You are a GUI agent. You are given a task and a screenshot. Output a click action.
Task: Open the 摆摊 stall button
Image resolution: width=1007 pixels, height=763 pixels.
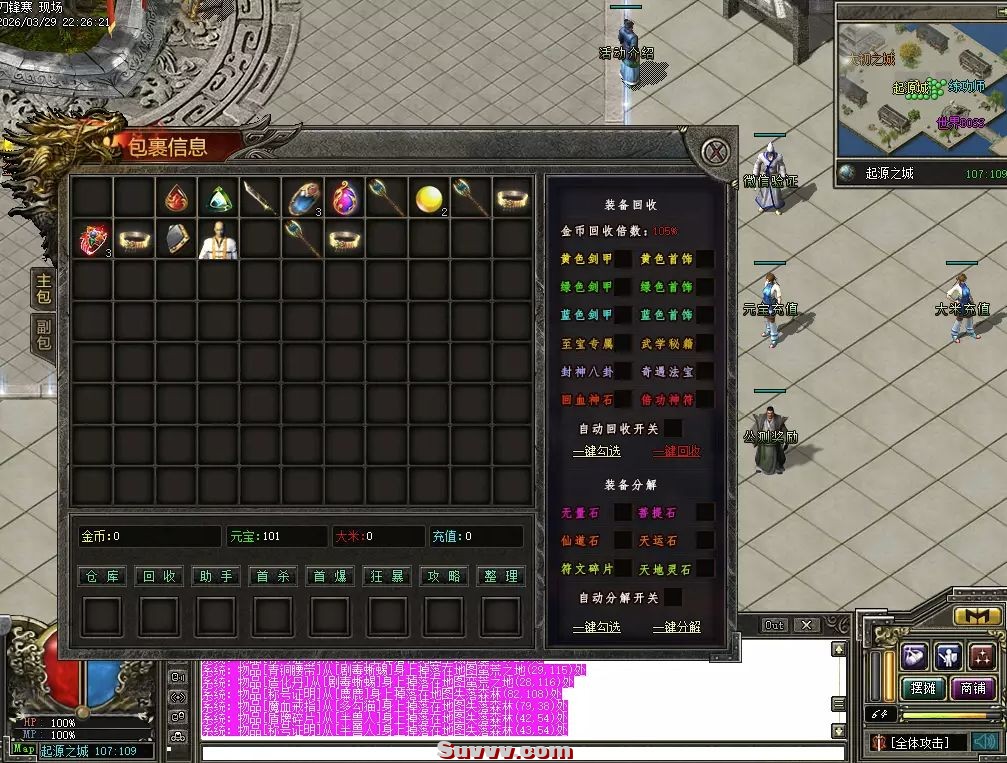point(924,688)
